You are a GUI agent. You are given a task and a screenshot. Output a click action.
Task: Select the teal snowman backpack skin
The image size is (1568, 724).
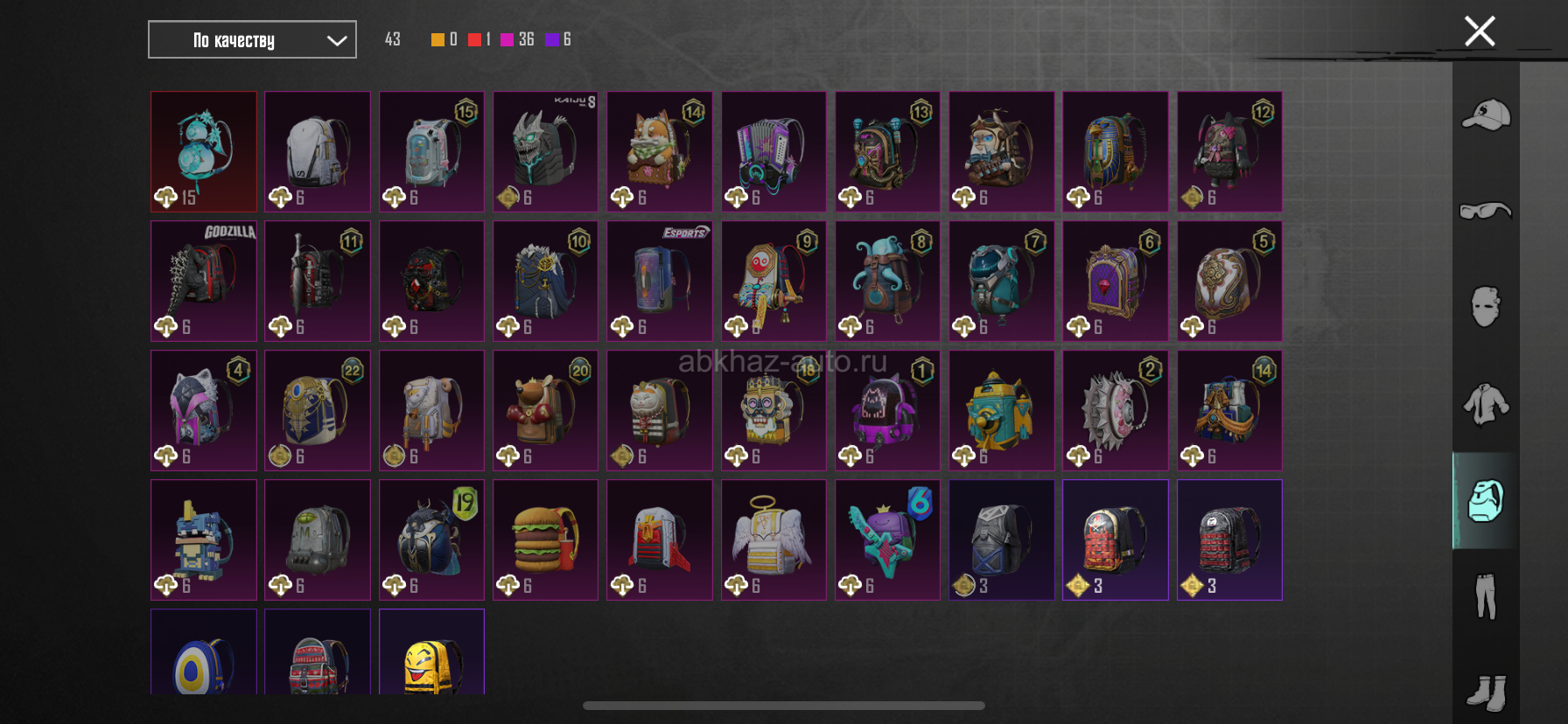coord(204,151)
